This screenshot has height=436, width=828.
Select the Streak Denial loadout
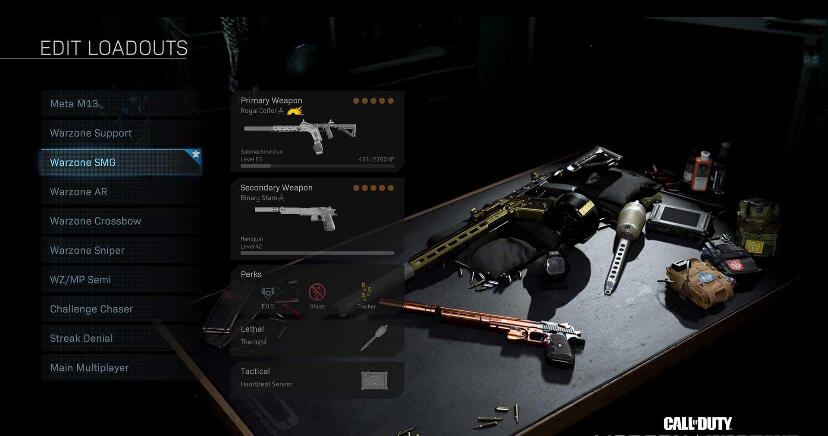point(120,338)
